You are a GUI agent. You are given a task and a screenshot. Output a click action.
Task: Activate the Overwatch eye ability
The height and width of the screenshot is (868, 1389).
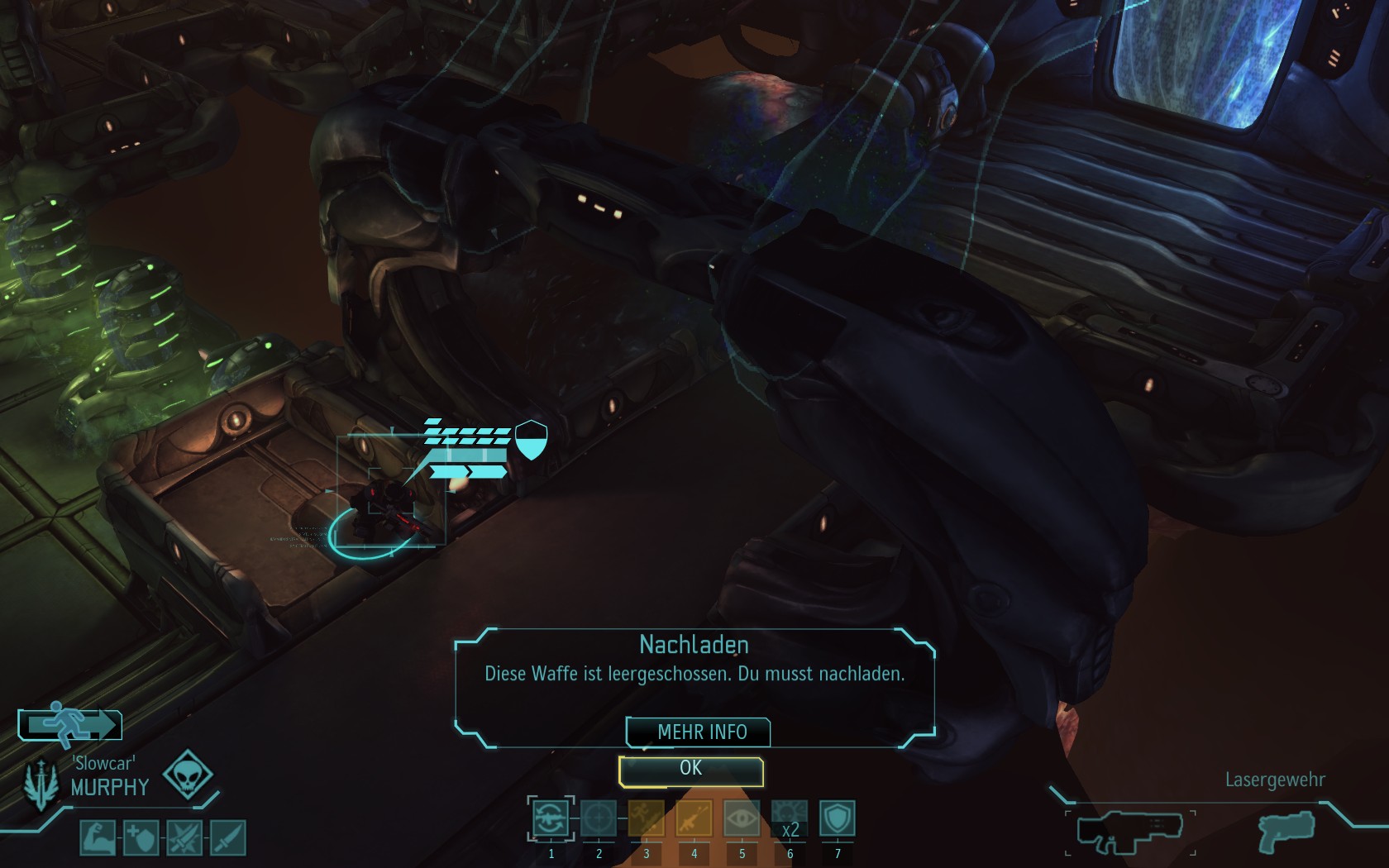tap(742, 819)
